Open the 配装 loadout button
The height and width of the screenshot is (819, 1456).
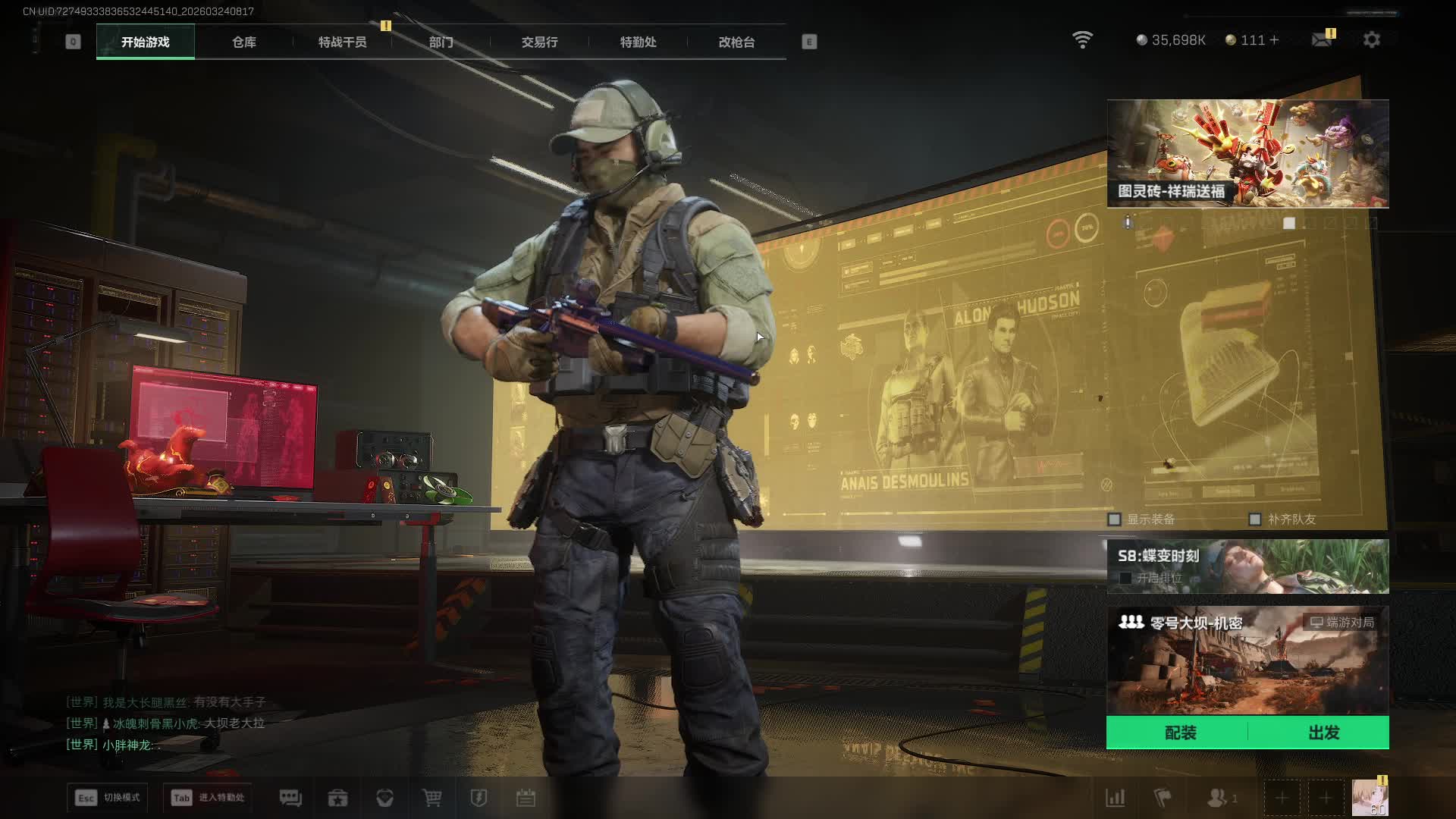[x=1180, y=733]
